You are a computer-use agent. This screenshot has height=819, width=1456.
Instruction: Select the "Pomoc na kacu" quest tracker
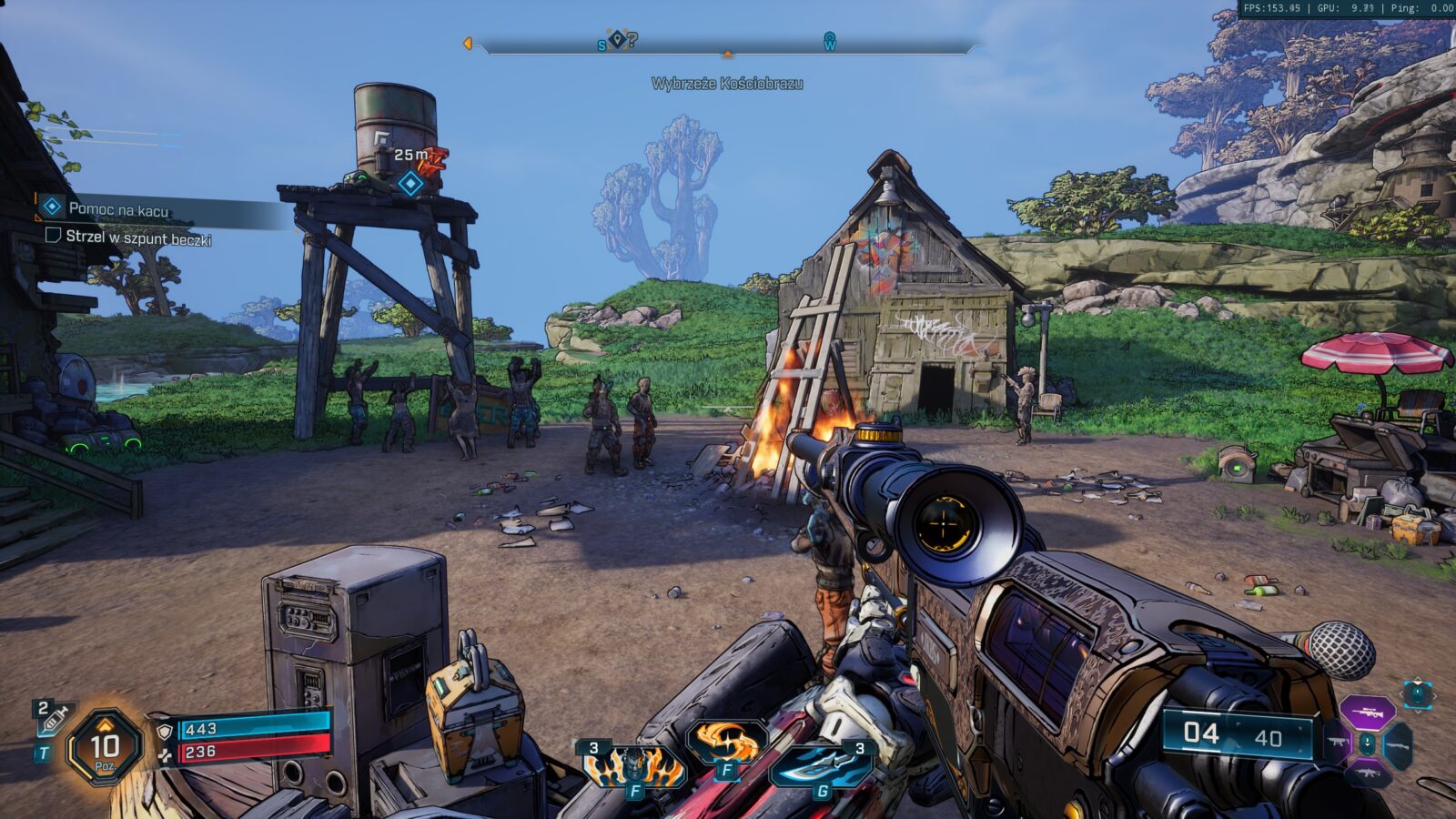pos(118,209)
